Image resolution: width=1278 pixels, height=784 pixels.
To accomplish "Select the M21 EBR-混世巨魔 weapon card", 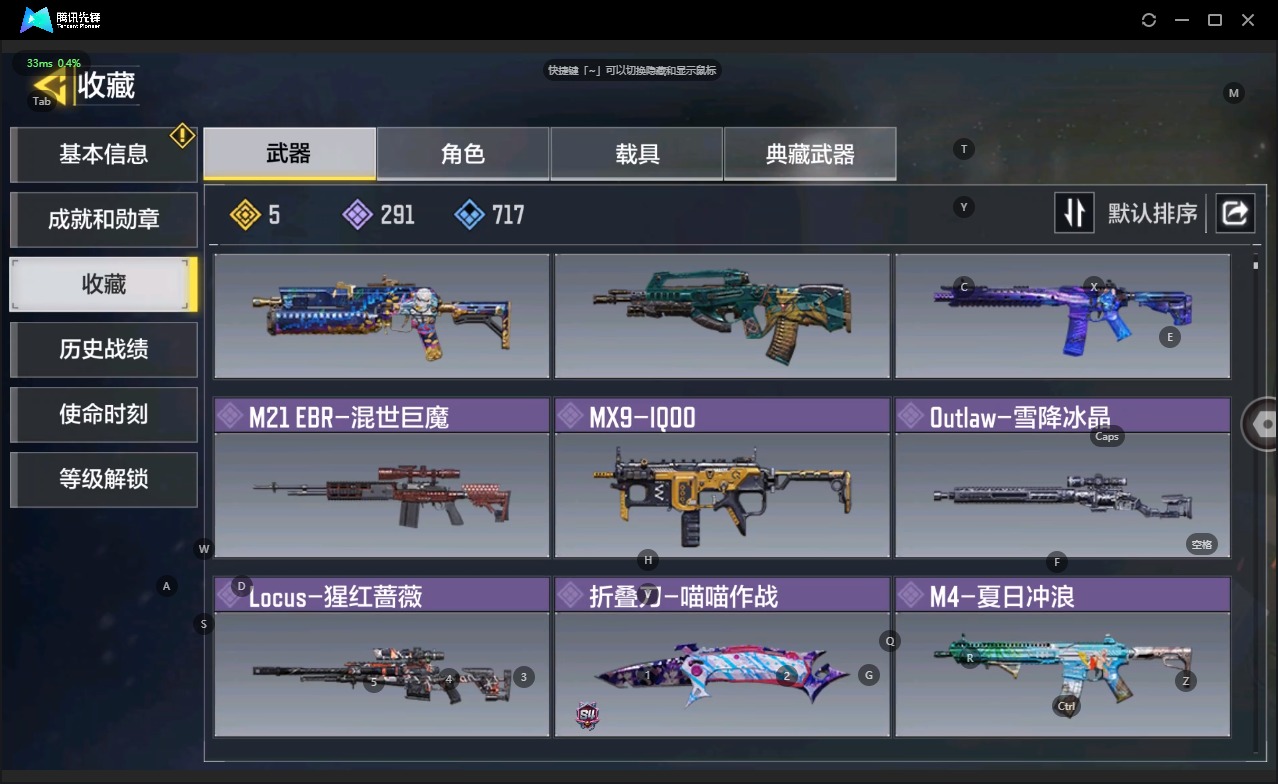I will 382,478.
